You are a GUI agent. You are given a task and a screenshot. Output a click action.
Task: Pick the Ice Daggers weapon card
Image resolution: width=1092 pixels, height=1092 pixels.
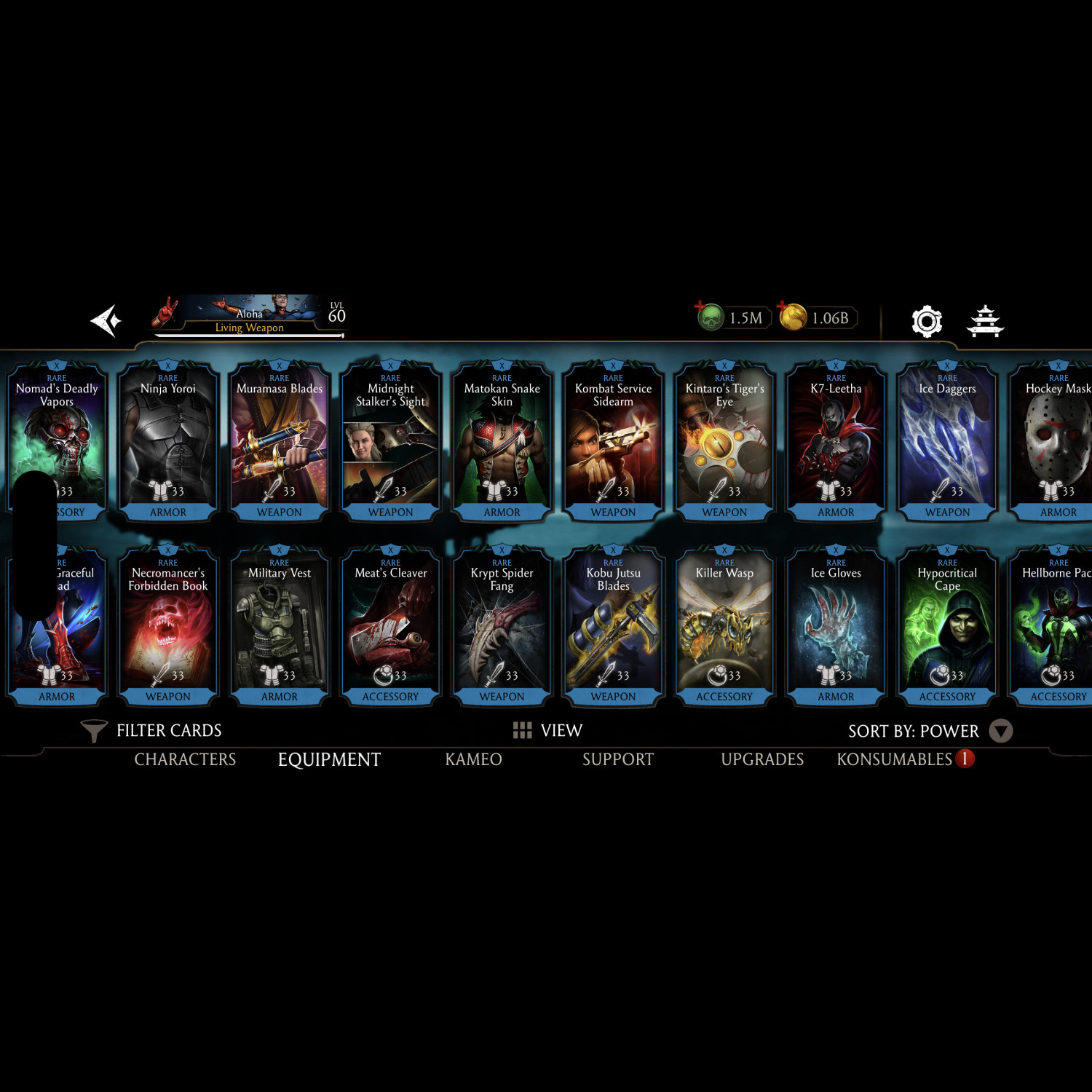click(947, 441)
